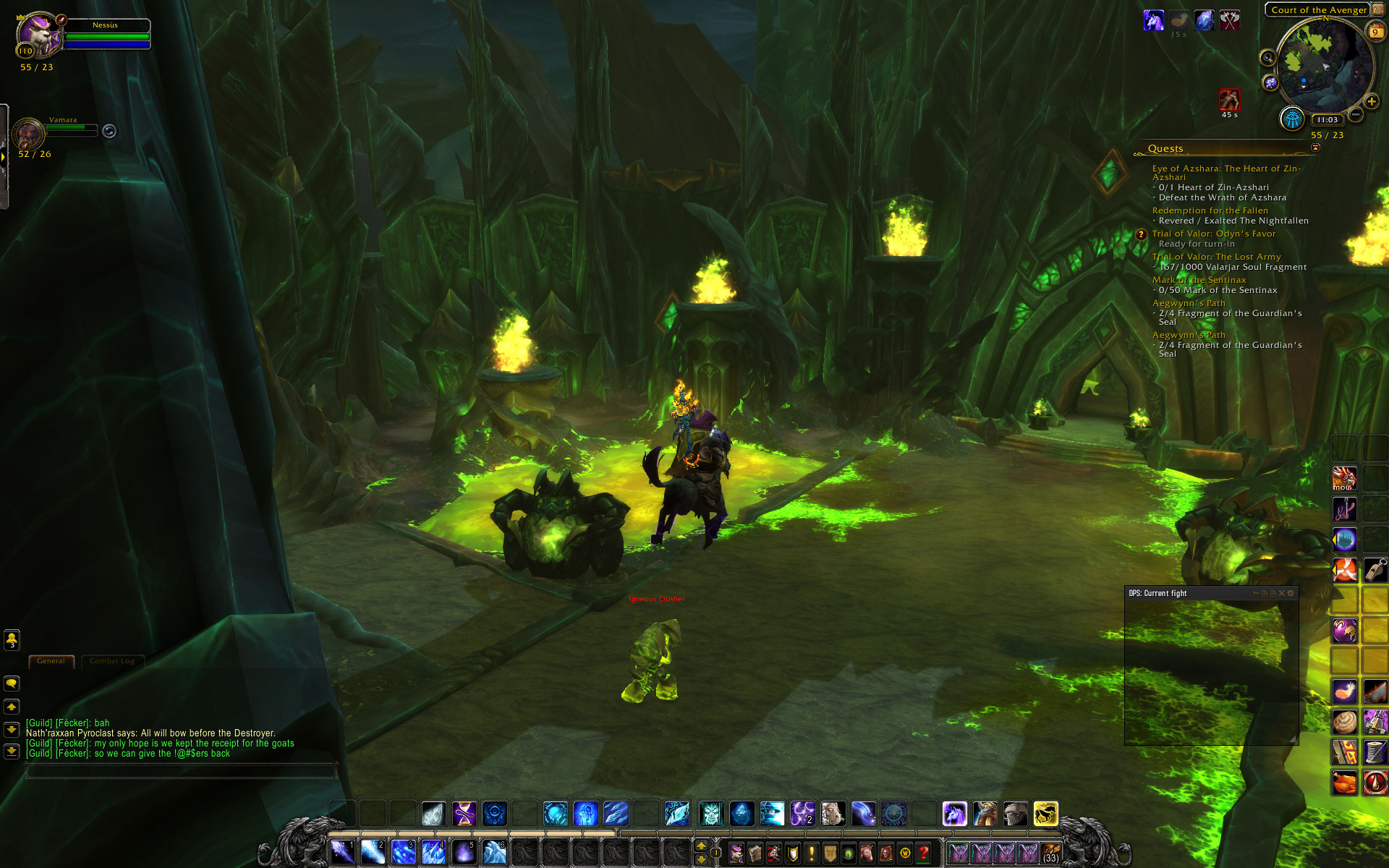
Task: Zoom out the minimap with minus button
Action: [1356, 114]
